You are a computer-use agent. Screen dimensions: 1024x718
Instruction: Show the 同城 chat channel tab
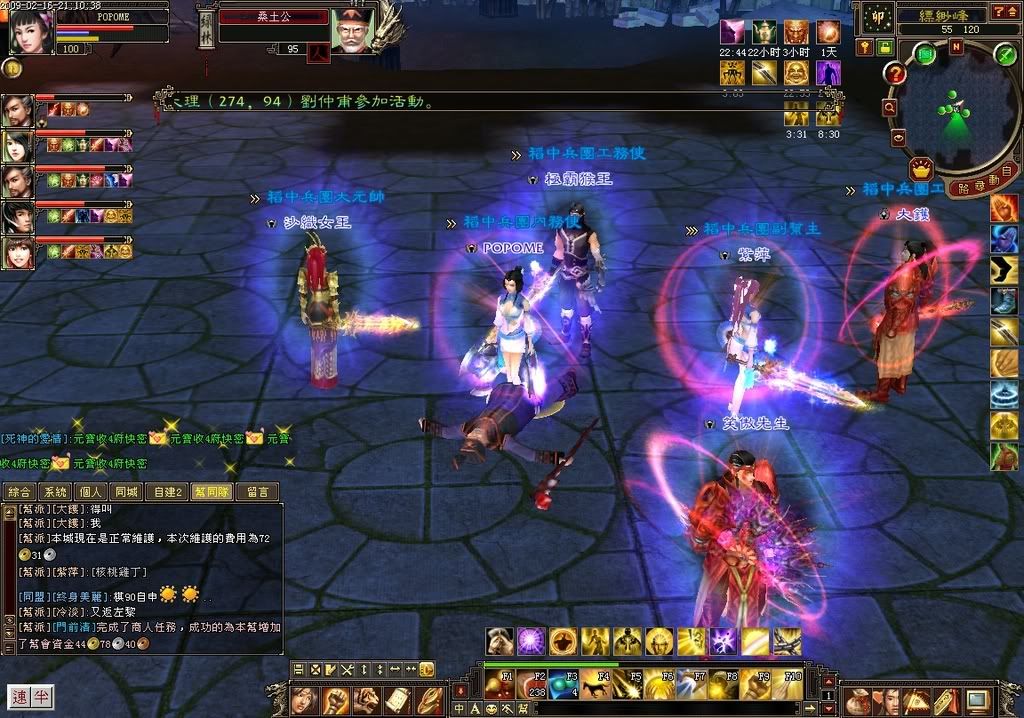tap(126, 492)
